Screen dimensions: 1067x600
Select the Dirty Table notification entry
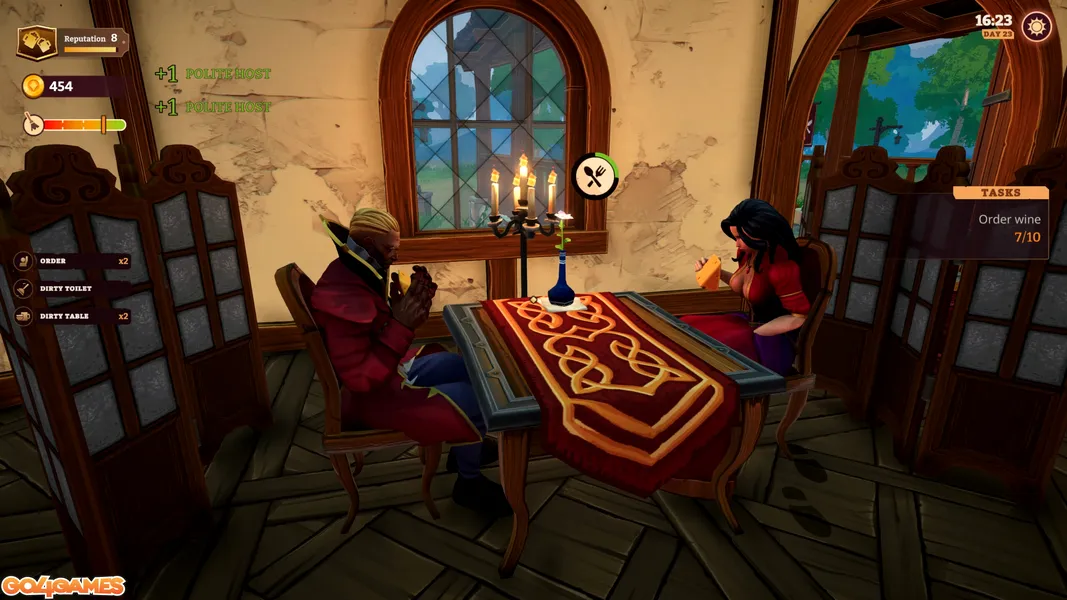(x=70, y=316)
